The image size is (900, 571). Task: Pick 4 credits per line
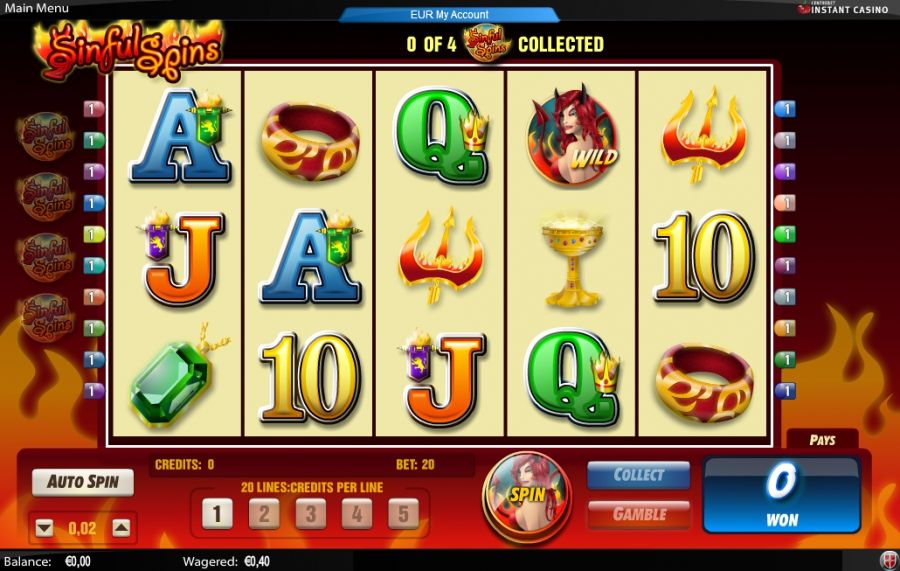pyautogui.click(x=357, y=514)
